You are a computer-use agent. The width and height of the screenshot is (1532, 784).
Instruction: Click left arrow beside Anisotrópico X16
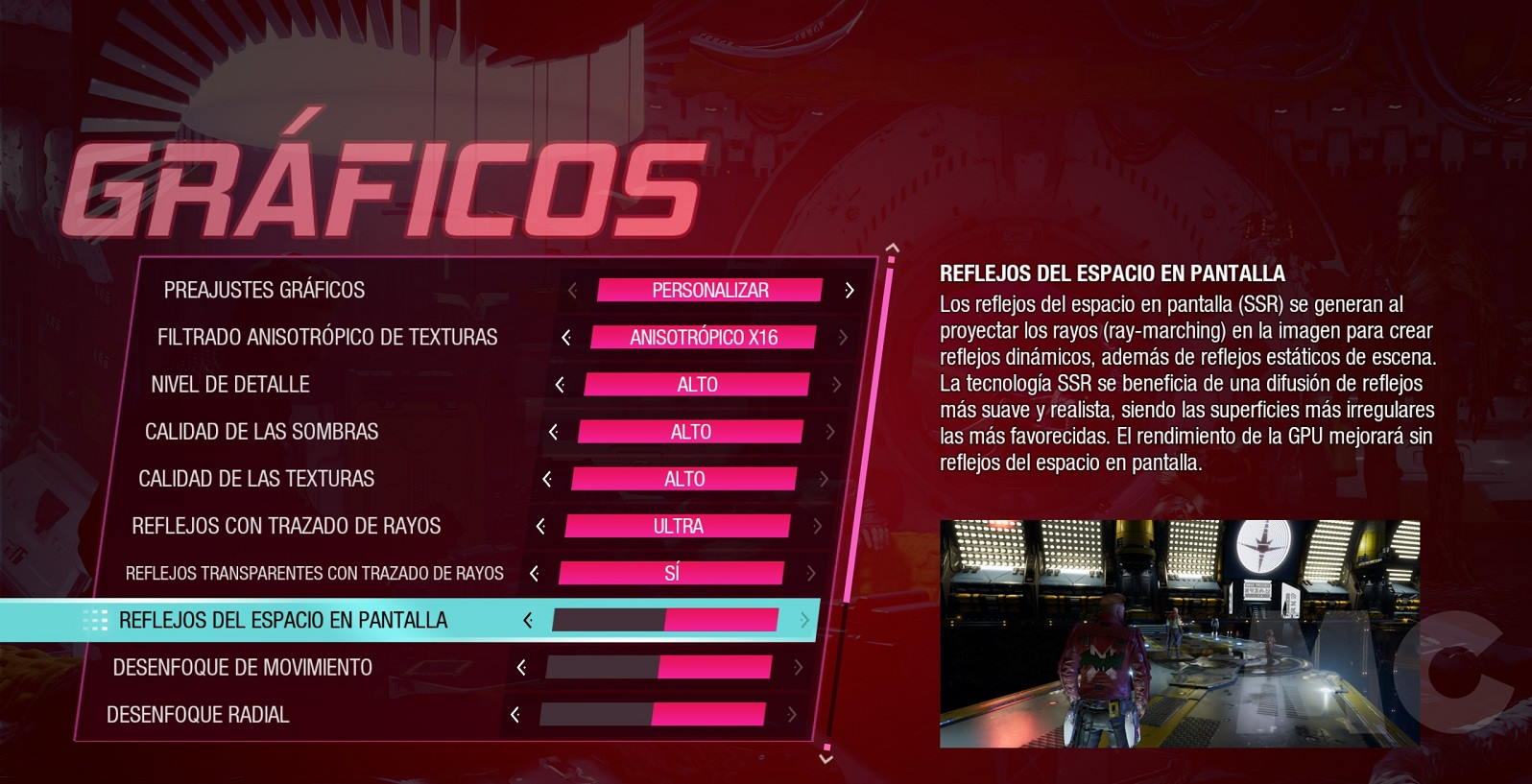(566, 338)
